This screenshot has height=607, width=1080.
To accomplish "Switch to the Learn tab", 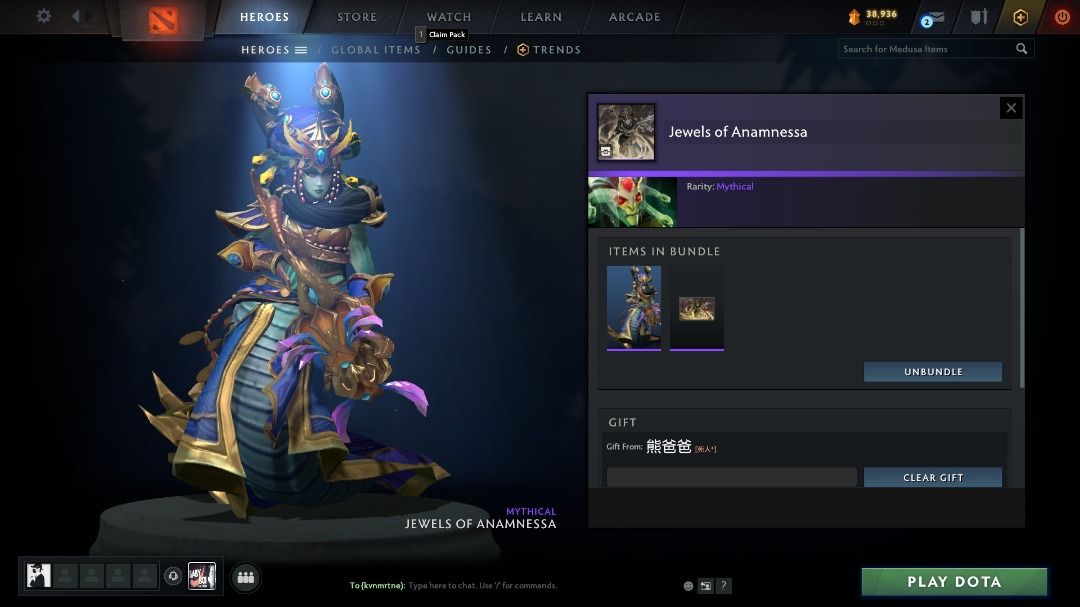I will pyautogui.click(x=541, y=17).
